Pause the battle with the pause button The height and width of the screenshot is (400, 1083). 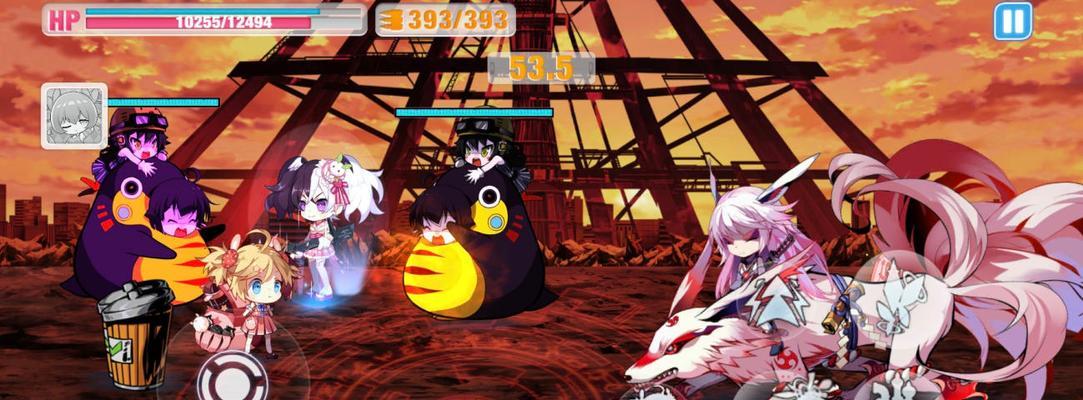point(1012,21)
